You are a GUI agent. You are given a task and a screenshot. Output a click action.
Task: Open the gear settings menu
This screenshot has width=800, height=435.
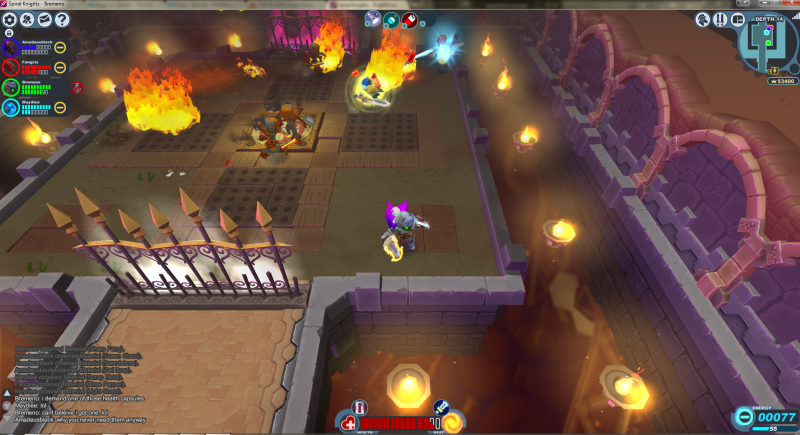click(x=9, y=19)
